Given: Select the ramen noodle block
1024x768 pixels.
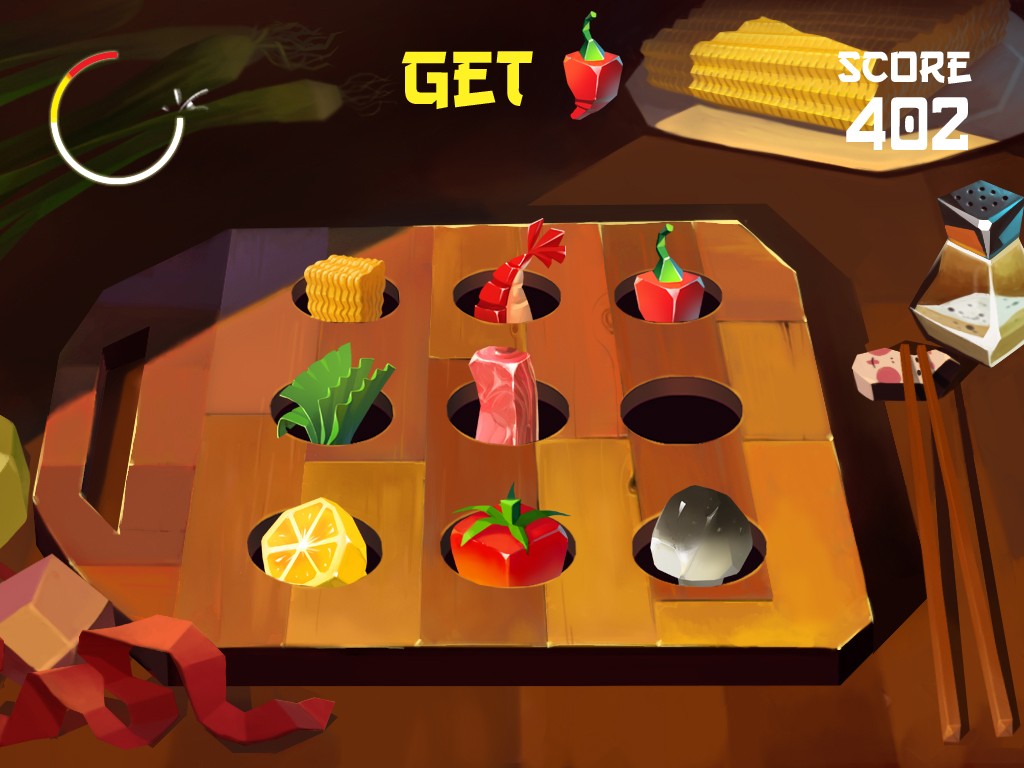Looking at the screenshot, I should (x=343, y=288).
